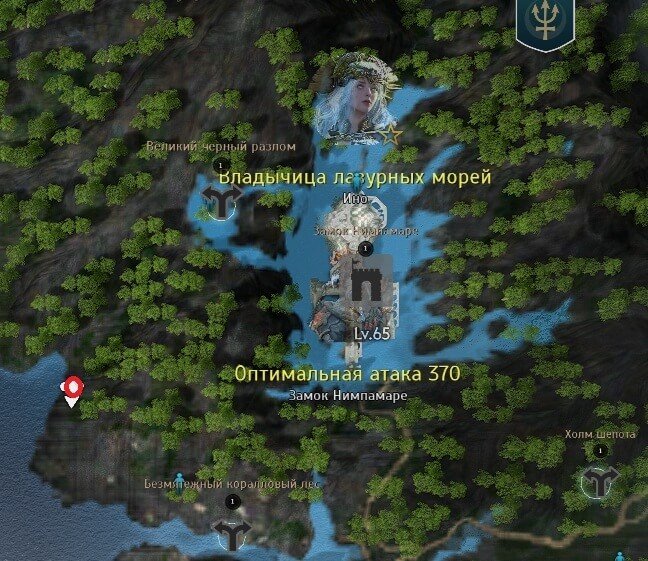The image size is (648, 561).
Task: Click the red location pin marker
Action: [x=72, y=390]
